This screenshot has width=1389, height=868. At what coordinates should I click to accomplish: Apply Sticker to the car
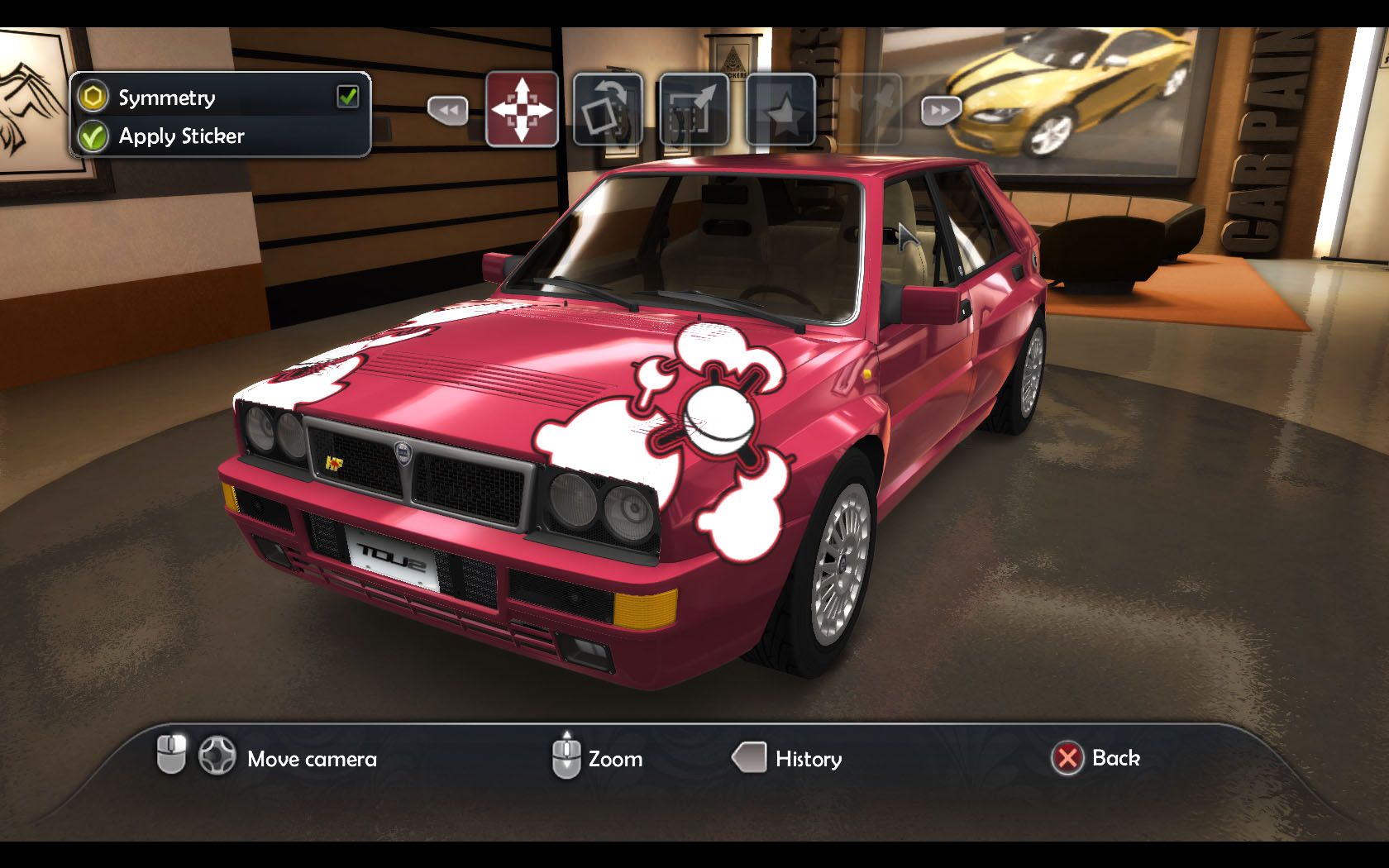(x=181, y=136)
